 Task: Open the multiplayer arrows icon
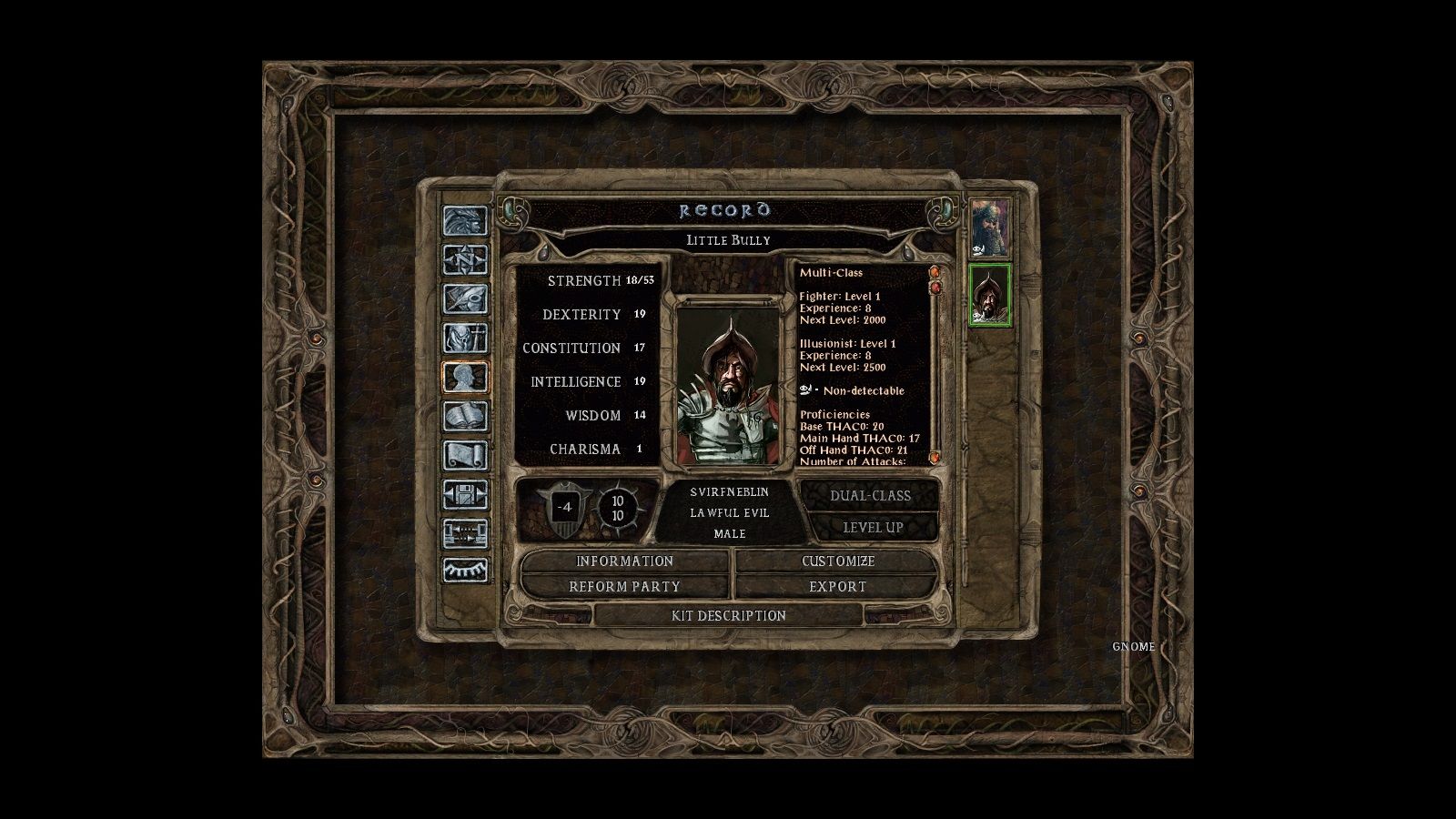[465, 534]
